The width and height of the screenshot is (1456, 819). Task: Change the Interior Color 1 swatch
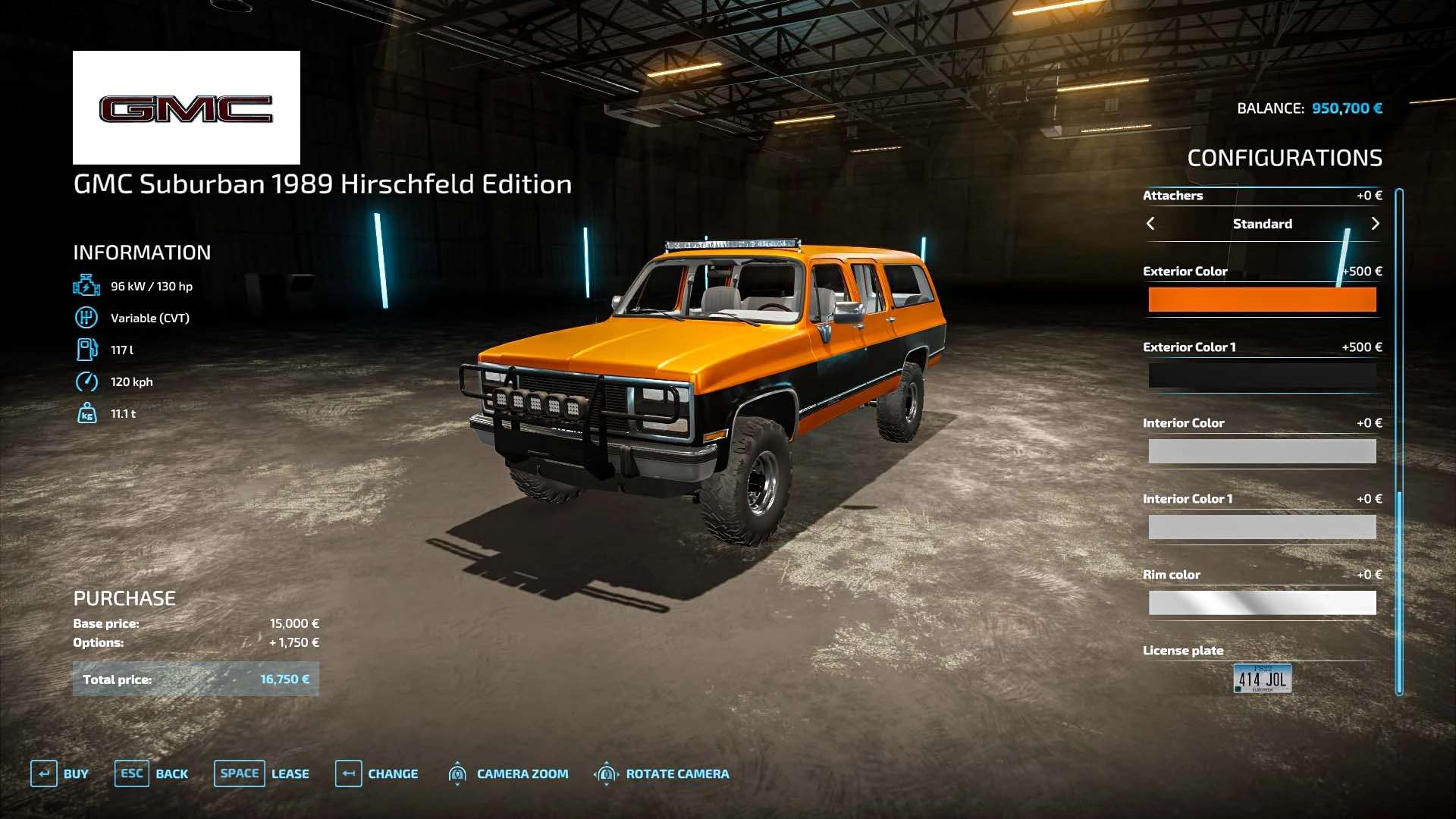[x=1262, y=527]
